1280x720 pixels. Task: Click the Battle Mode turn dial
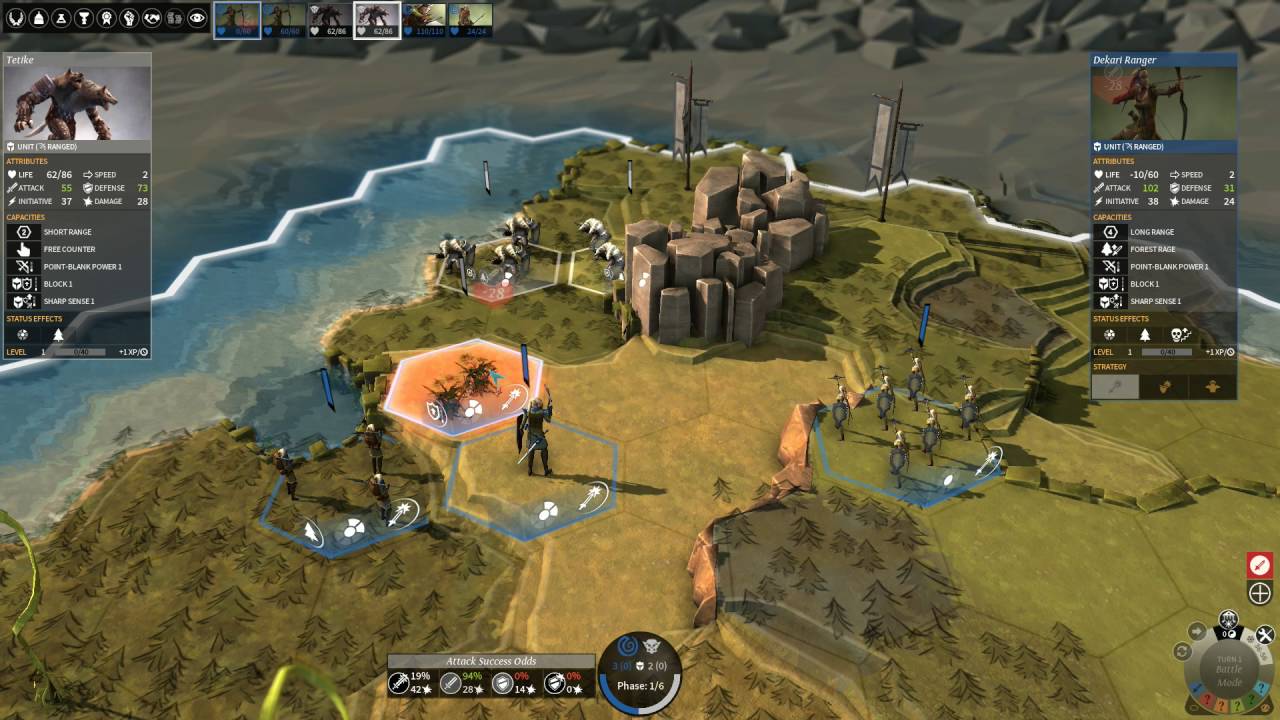coord(1229,670)
